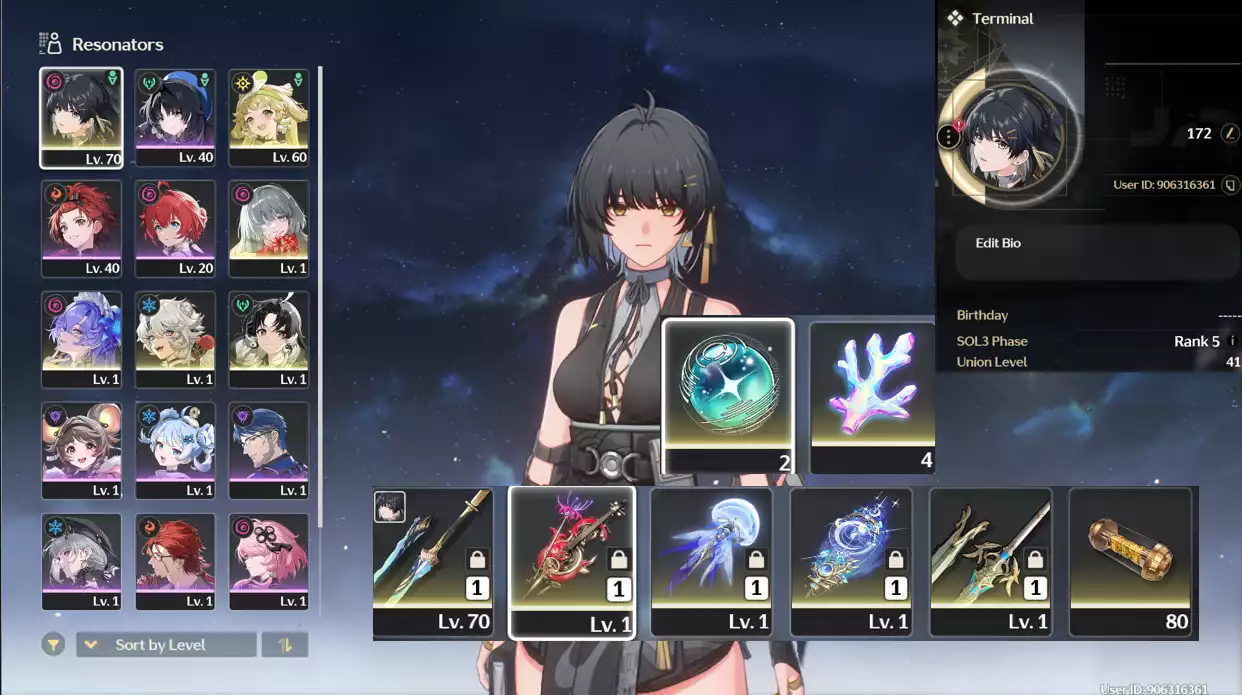Image resolution: width=1242 pixels, height=695 pixels.
Task: Copy the User ID
Action: [1230, 185]
